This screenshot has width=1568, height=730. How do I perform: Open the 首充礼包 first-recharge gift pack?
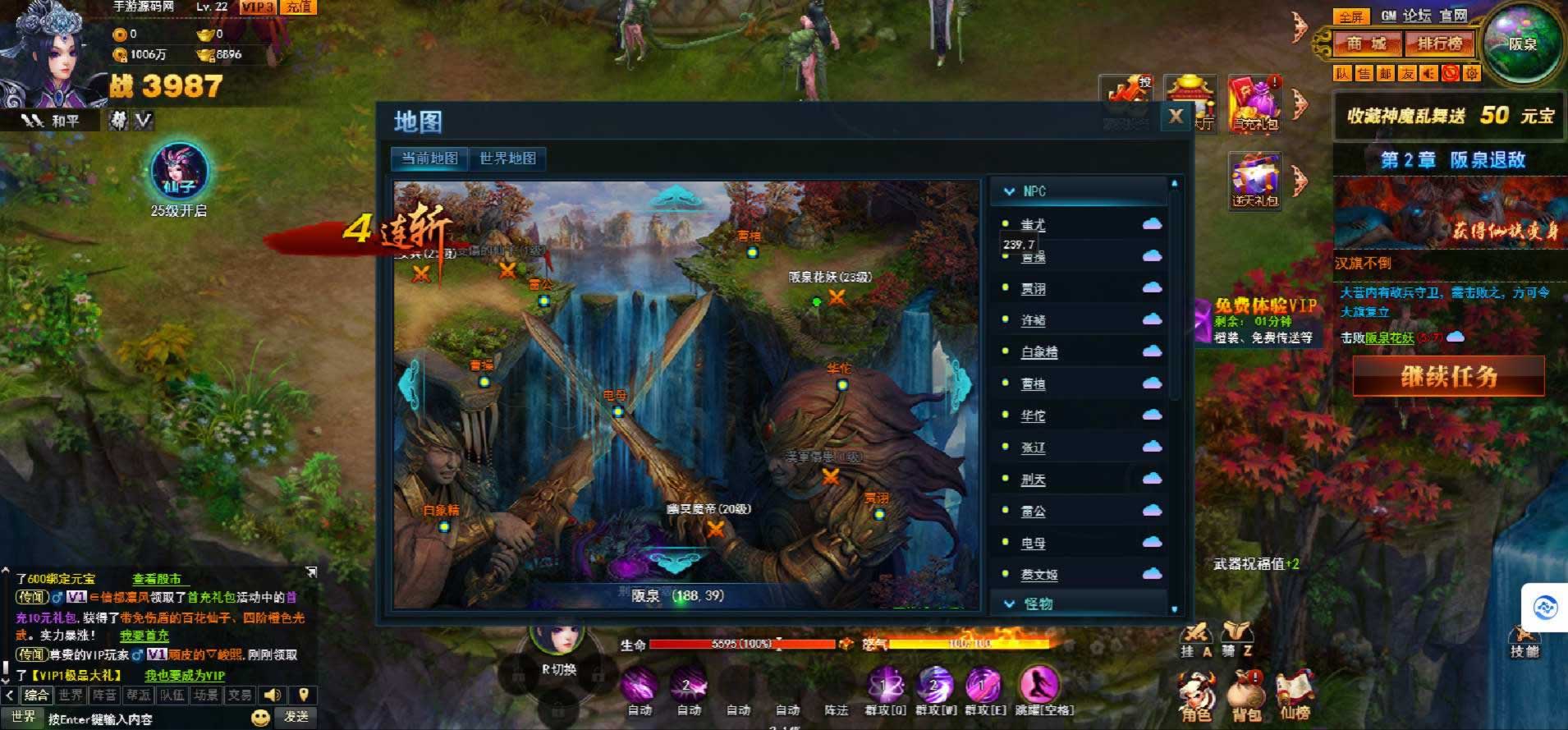click(x=1254, y=103)
